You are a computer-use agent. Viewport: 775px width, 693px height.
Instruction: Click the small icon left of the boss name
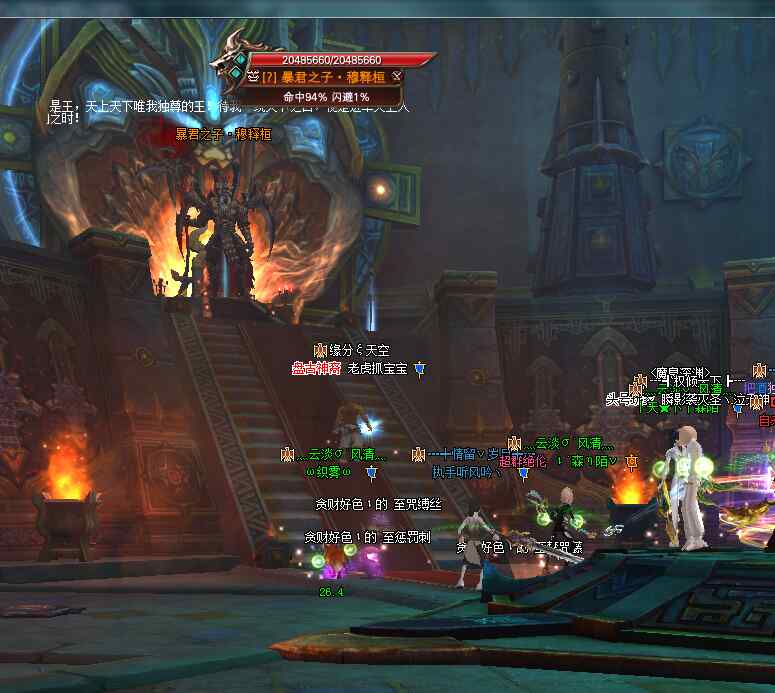253,76
